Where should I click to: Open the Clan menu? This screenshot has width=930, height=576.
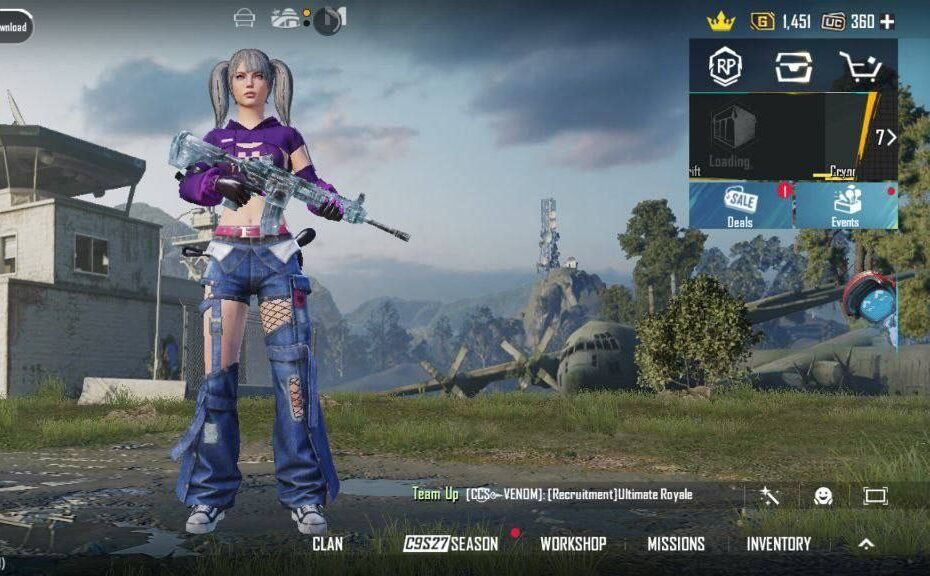pos(327,544)
